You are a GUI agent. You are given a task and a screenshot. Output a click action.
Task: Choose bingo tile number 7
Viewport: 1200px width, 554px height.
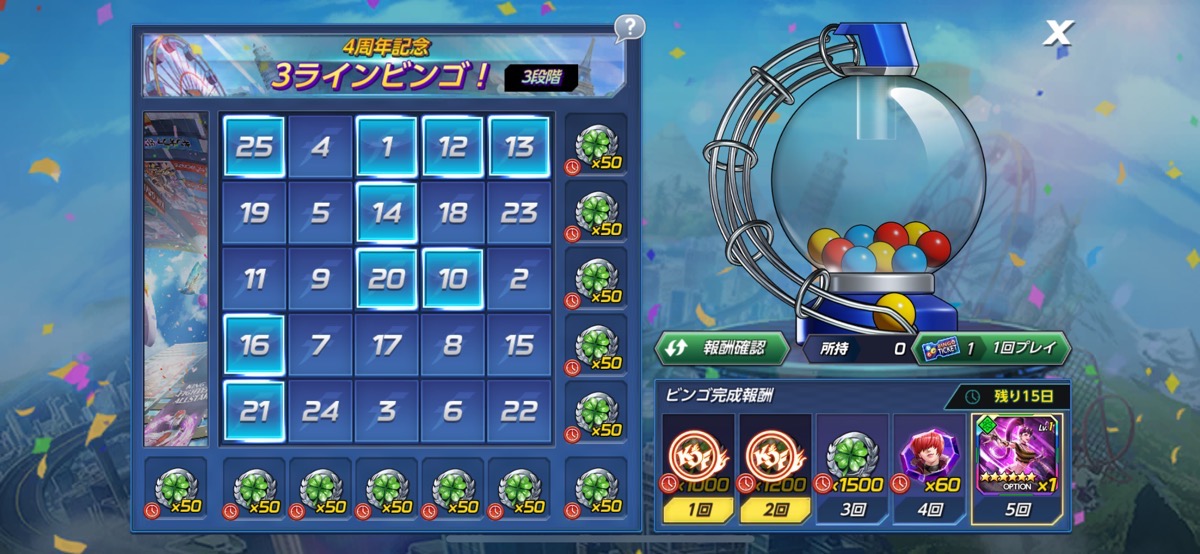pyautogui.click(x=320, y=345)
